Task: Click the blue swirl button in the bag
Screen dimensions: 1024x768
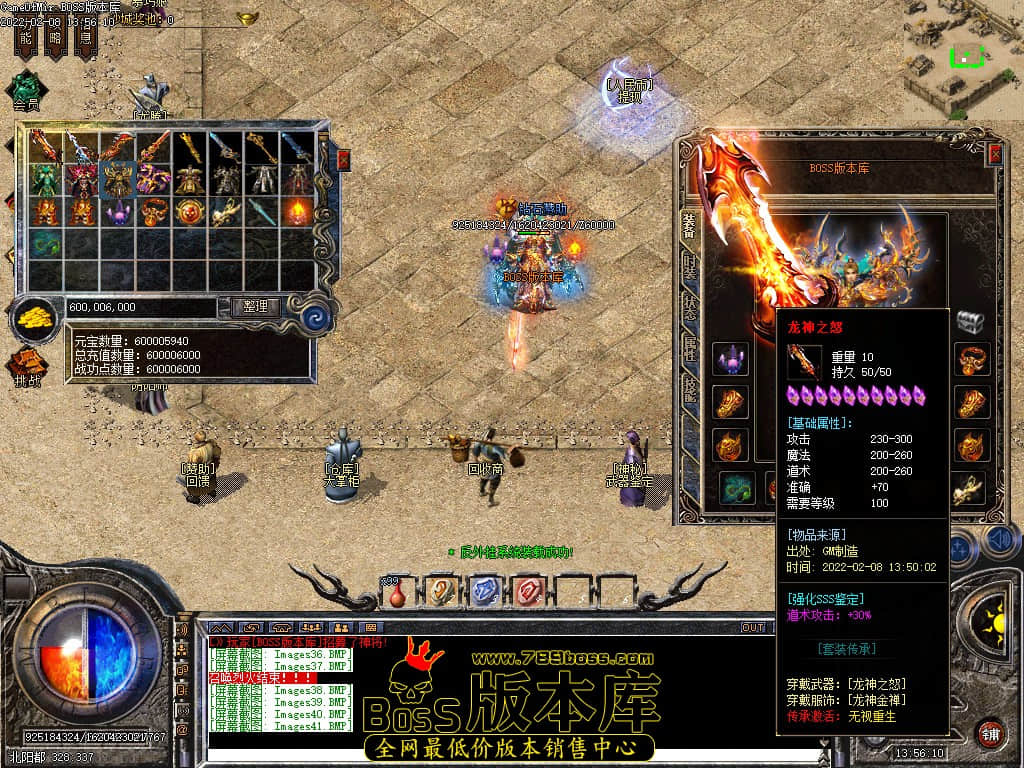Action: (317, 317)
